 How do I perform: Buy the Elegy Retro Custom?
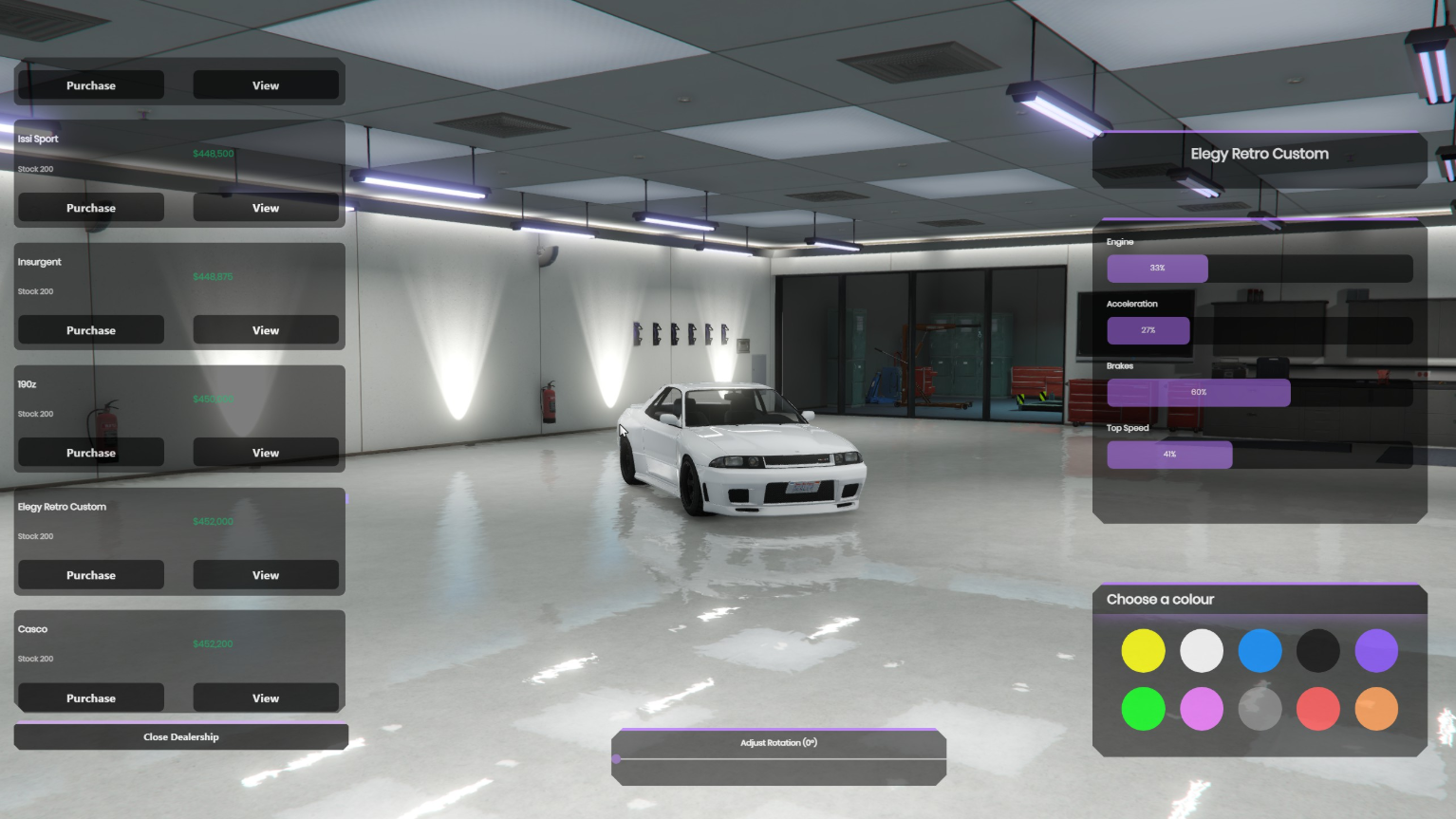[91, 575]
